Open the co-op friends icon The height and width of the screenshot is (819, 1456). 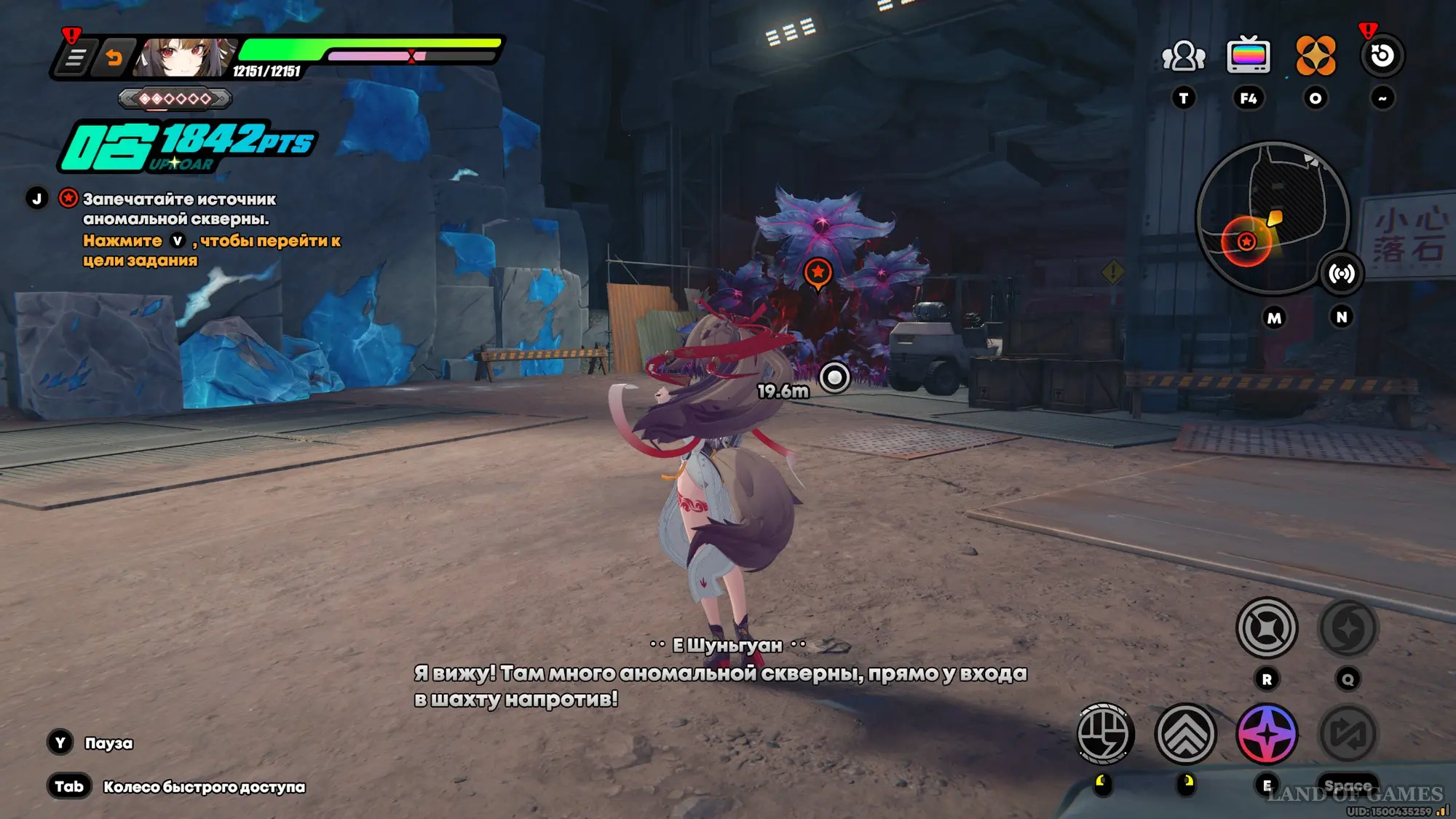[x=1184, y=56]
